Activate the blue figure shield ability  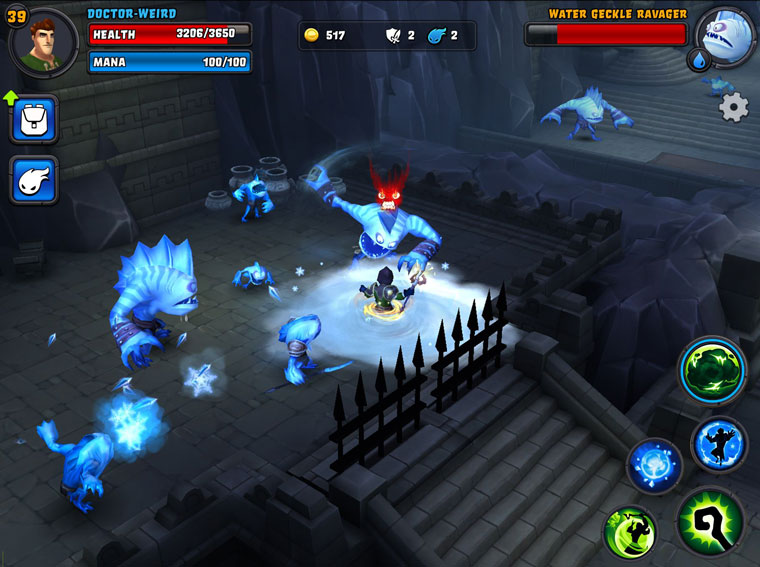(719, 444)
